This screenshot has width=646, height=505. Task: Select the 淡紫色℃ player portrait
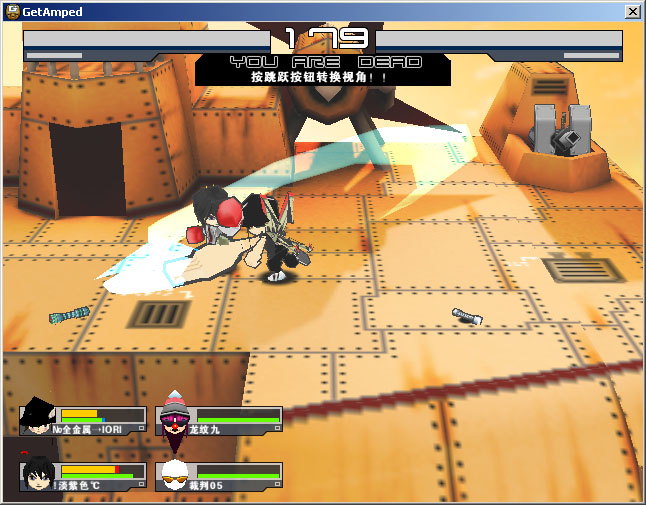click(37, 473)
